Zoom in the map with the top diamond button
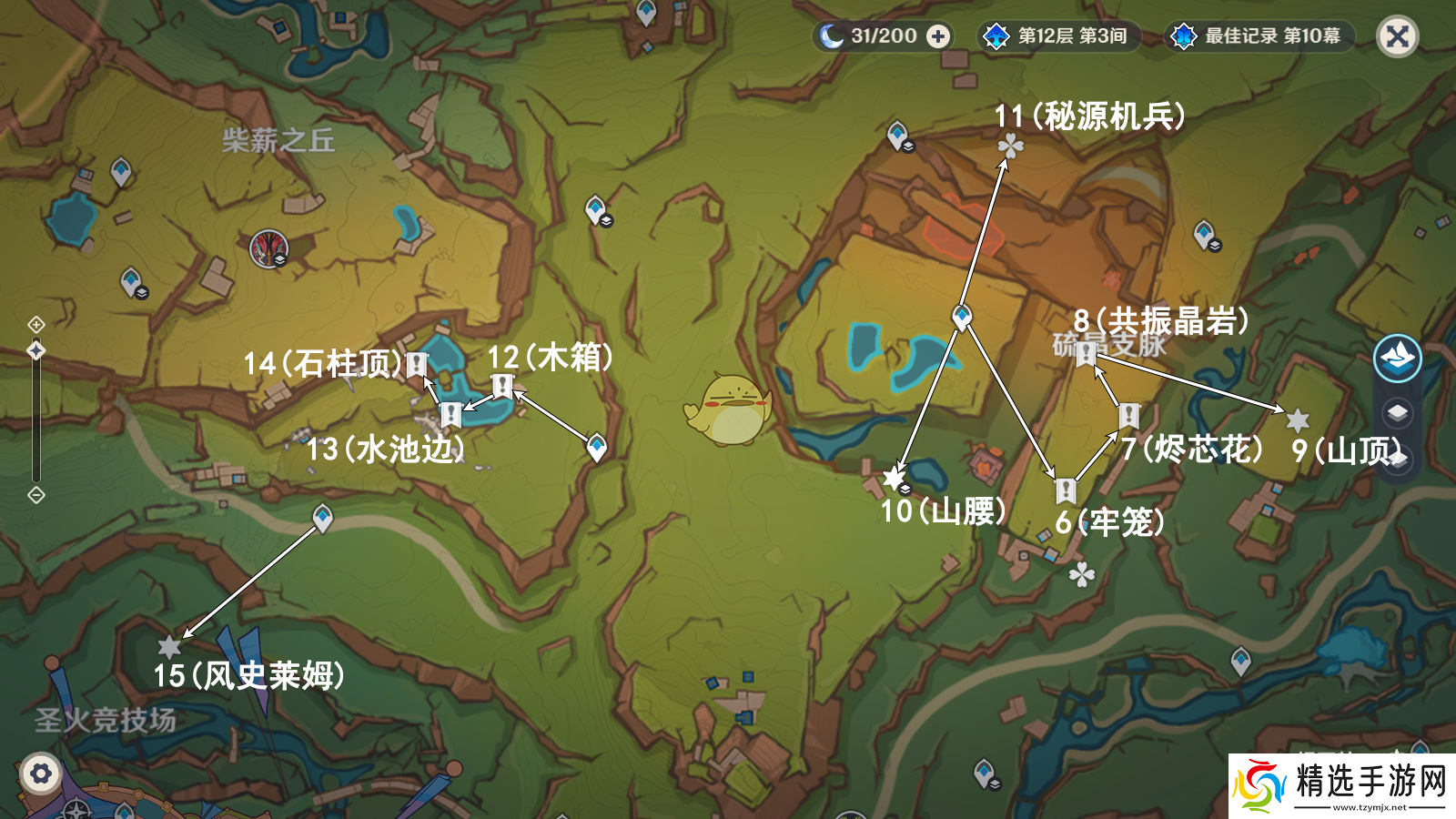This screenshot has height=819, width=1456. (x=36, y=325)
